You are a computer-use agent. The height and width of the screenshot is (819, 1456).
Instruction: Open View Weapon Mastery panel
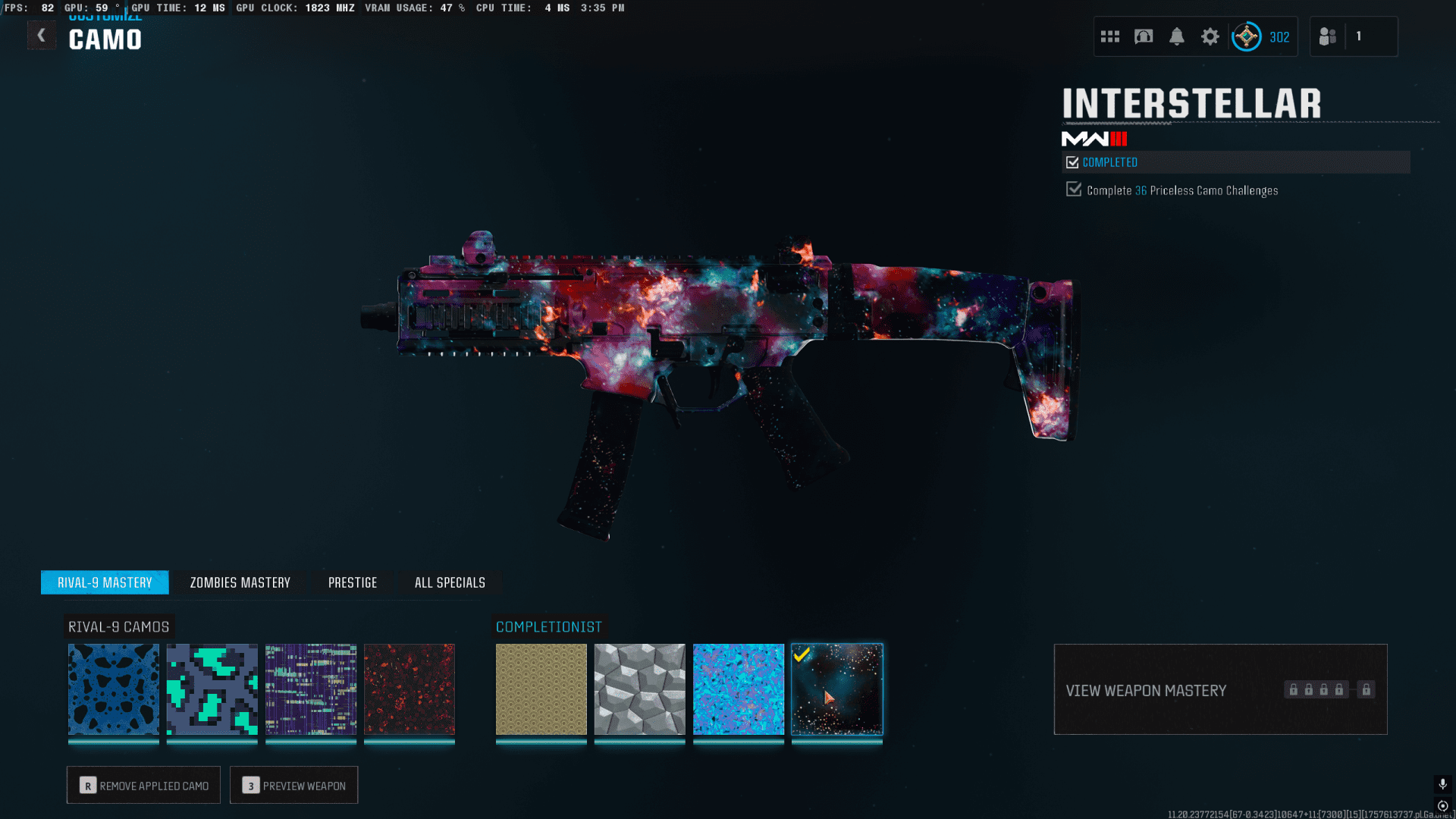point(1220,689)
